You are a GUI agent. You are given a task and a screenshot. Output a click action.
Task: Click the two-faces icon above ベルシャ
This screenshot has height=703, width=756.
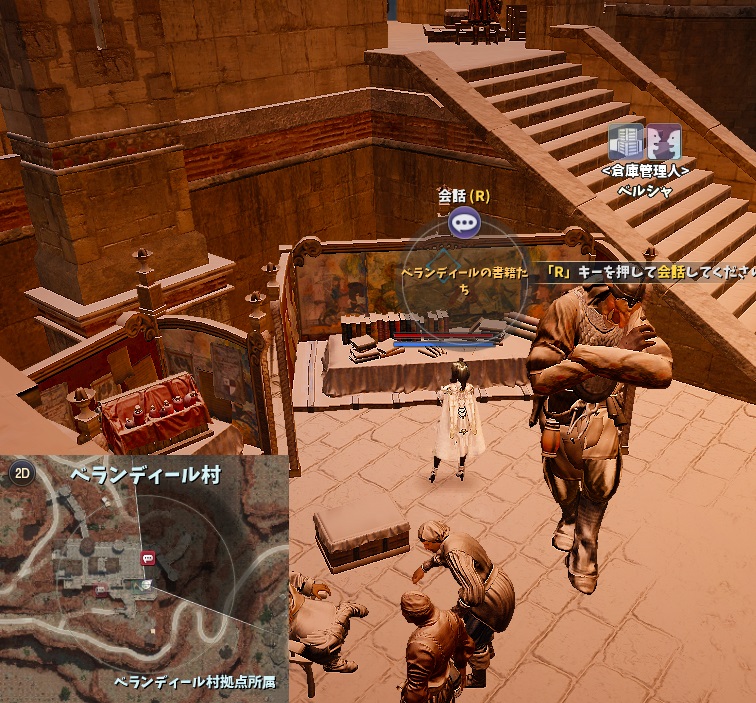point(663,143)
